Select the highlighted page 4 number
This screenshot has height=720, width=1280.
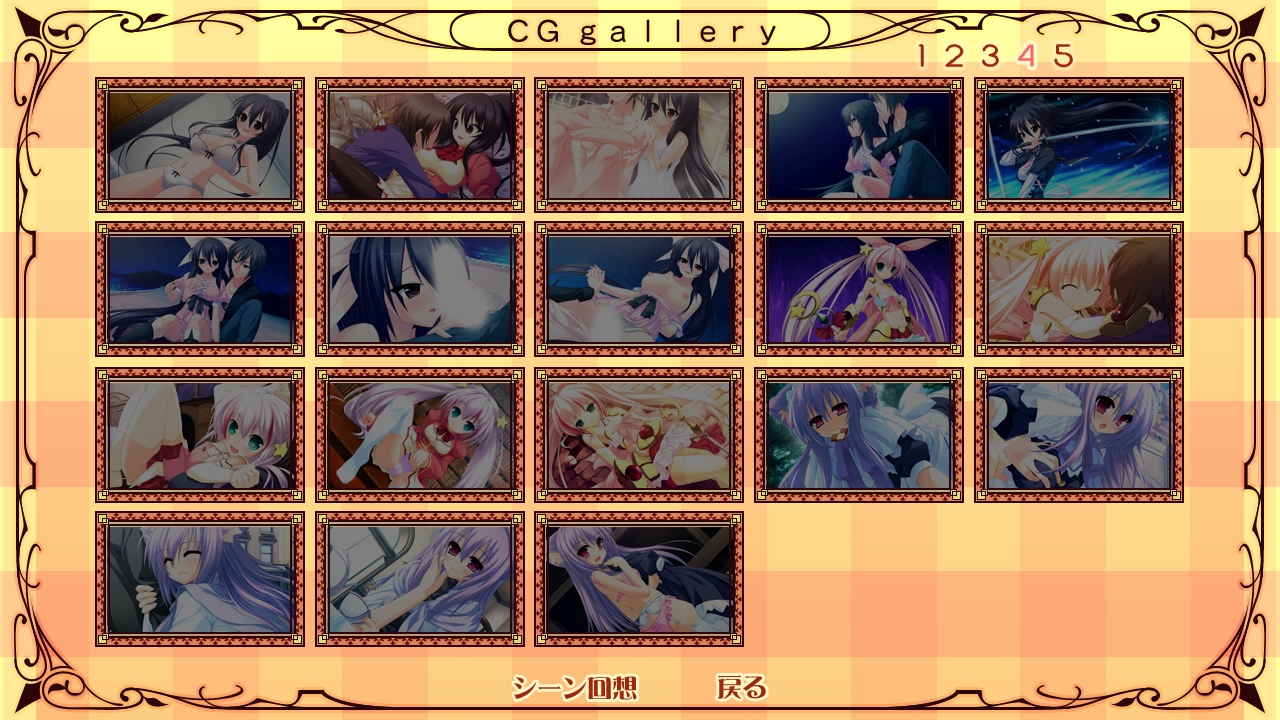1026,56
